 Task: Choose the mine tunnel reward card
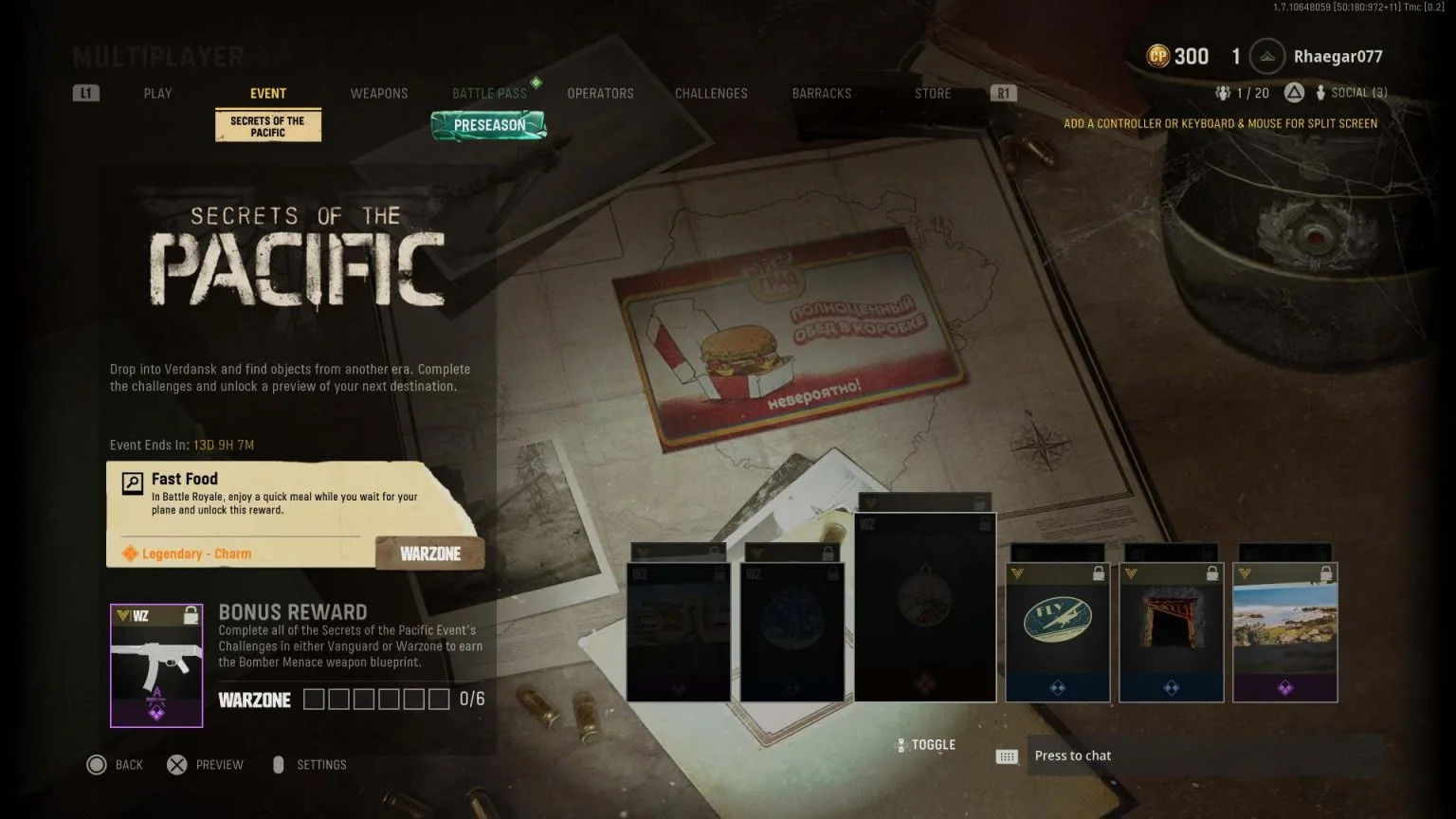coord(1171,632)
